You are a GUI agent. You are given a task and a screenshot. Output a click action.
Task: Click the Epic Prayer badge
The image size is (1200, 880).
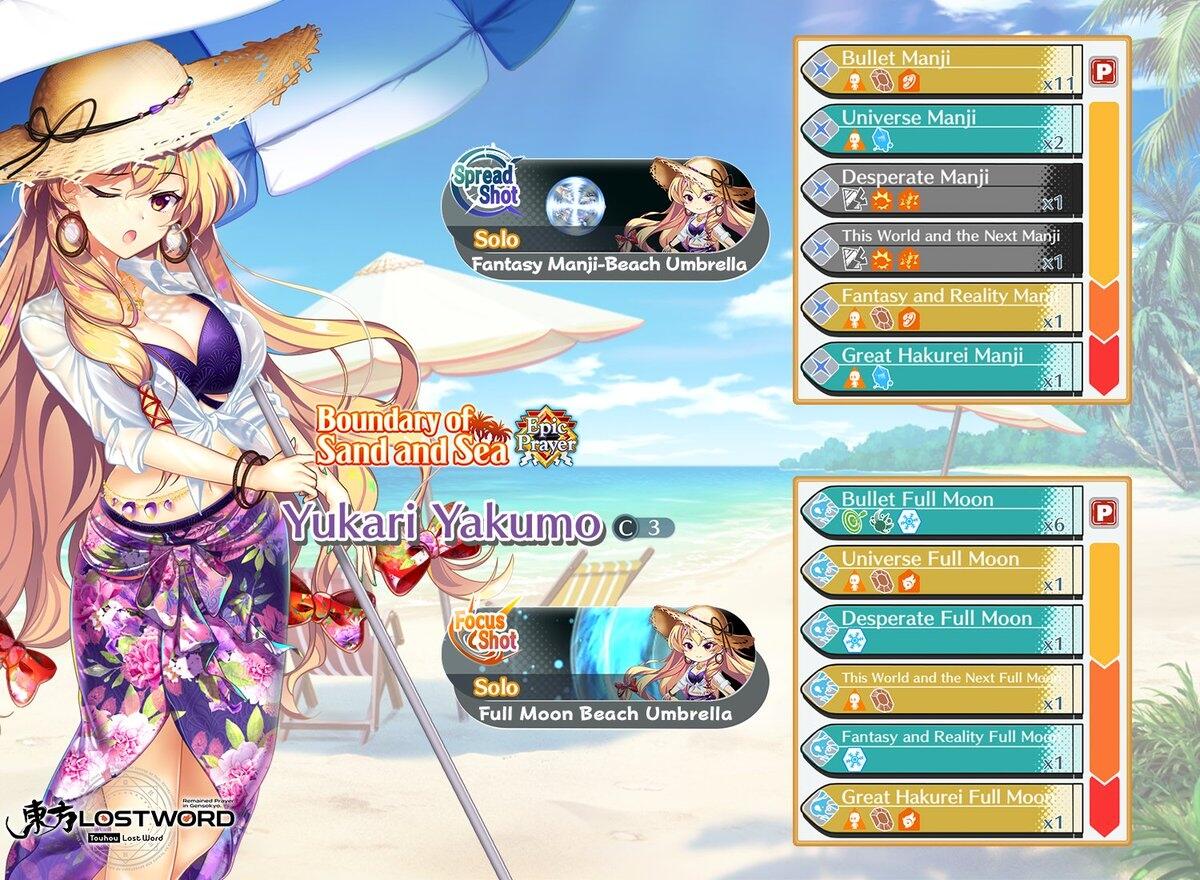pyautogui.click(x=546, y=438)
